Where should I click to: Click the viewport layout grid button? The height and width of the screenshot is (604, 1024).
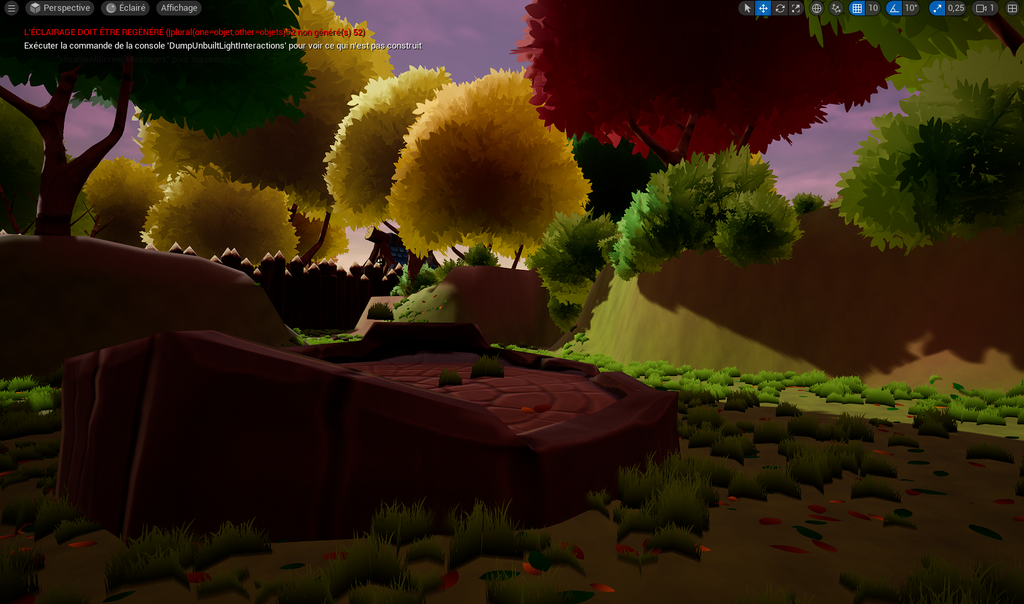coord(1012,8)
